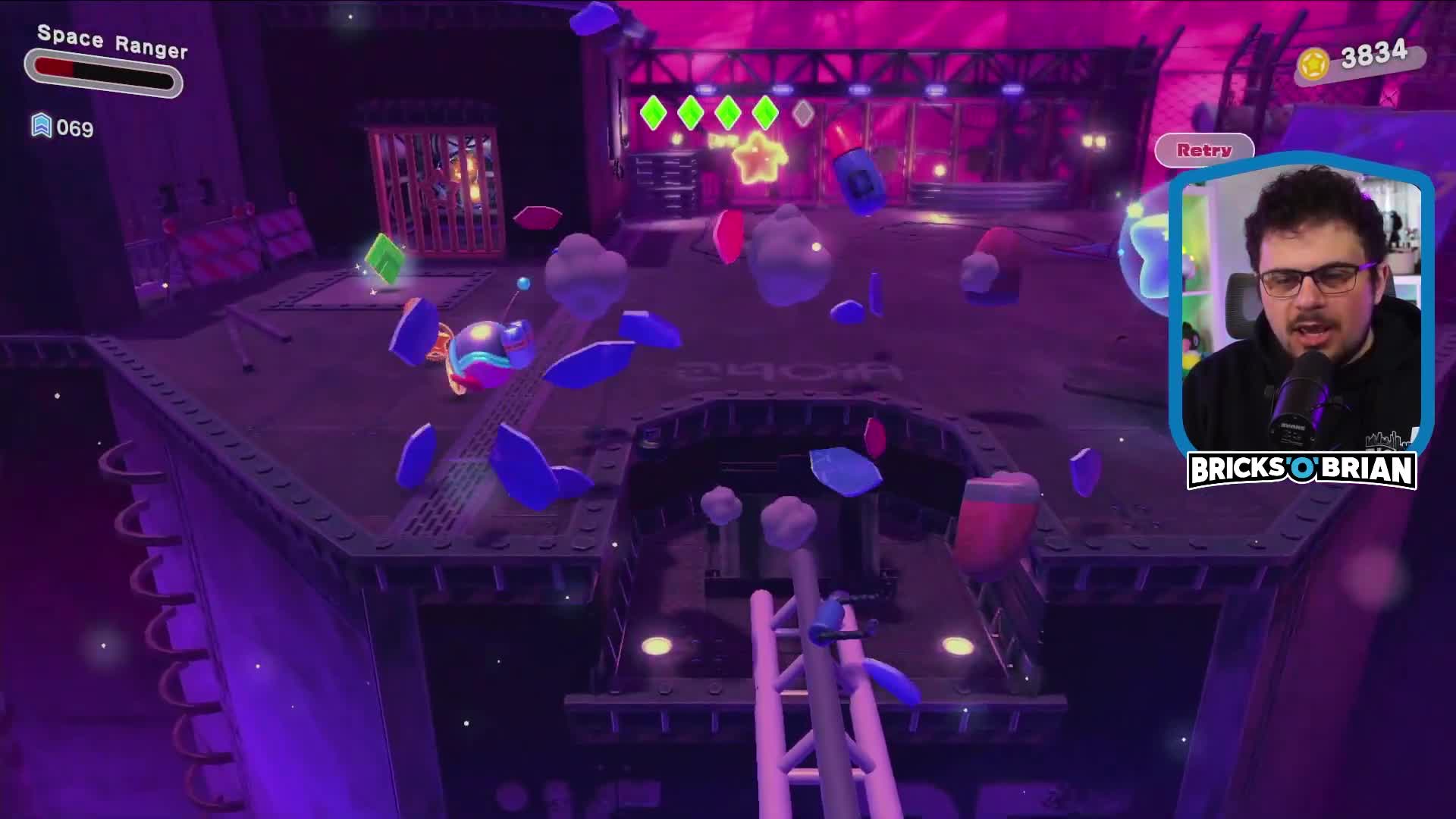Click the first green diamond gem indicator
Image resolution: width=1456 pixels, height=819 pixels.
tap(655, 112)
